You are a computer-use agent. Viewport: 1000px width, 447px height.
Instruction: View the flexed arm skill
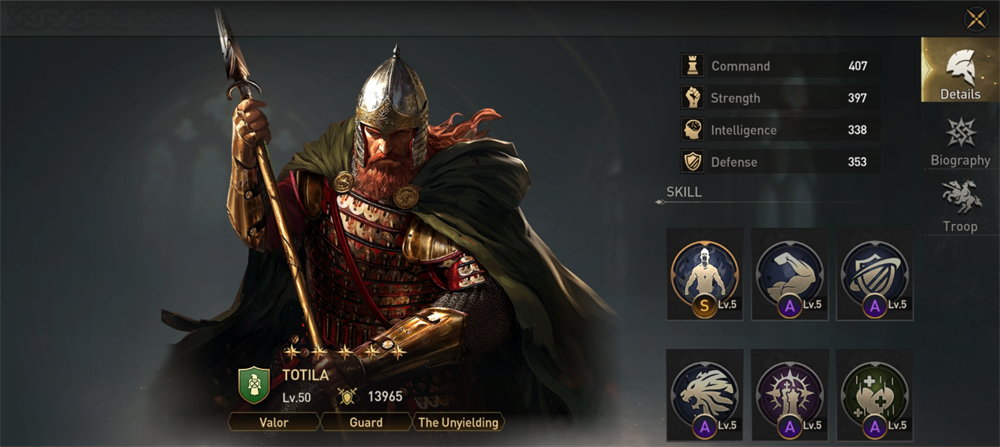click(789, 273)
